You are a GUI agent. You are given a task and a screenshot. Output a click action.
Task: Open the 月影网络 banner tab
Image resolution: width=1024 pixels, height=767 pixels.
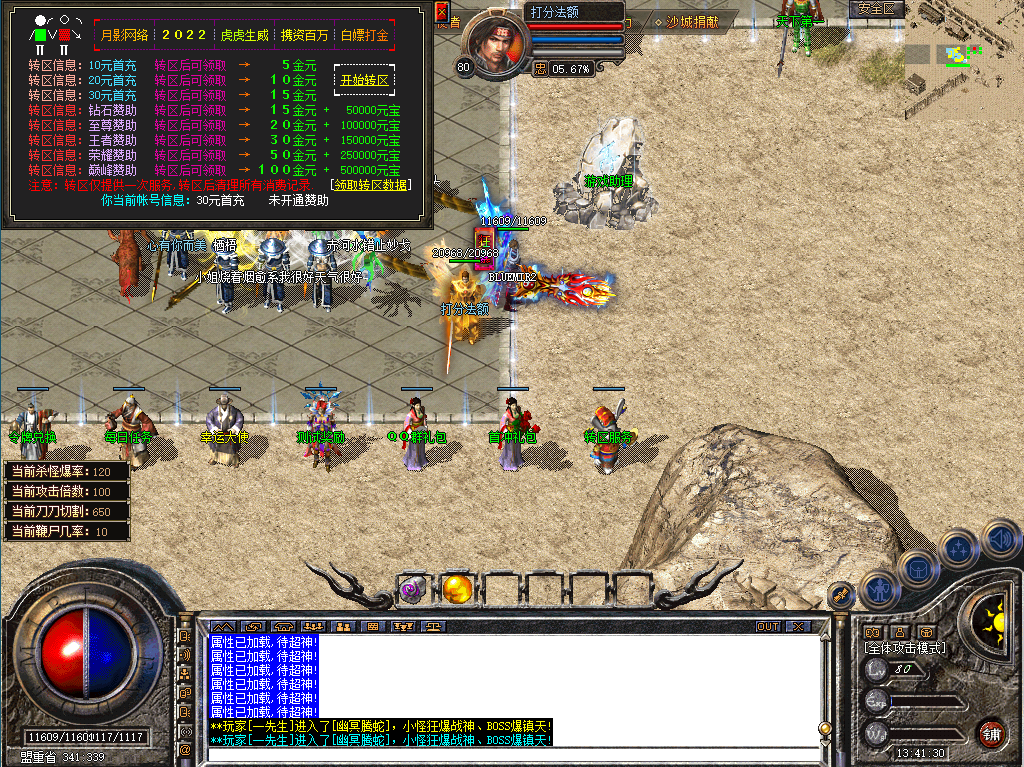[125, 35]
